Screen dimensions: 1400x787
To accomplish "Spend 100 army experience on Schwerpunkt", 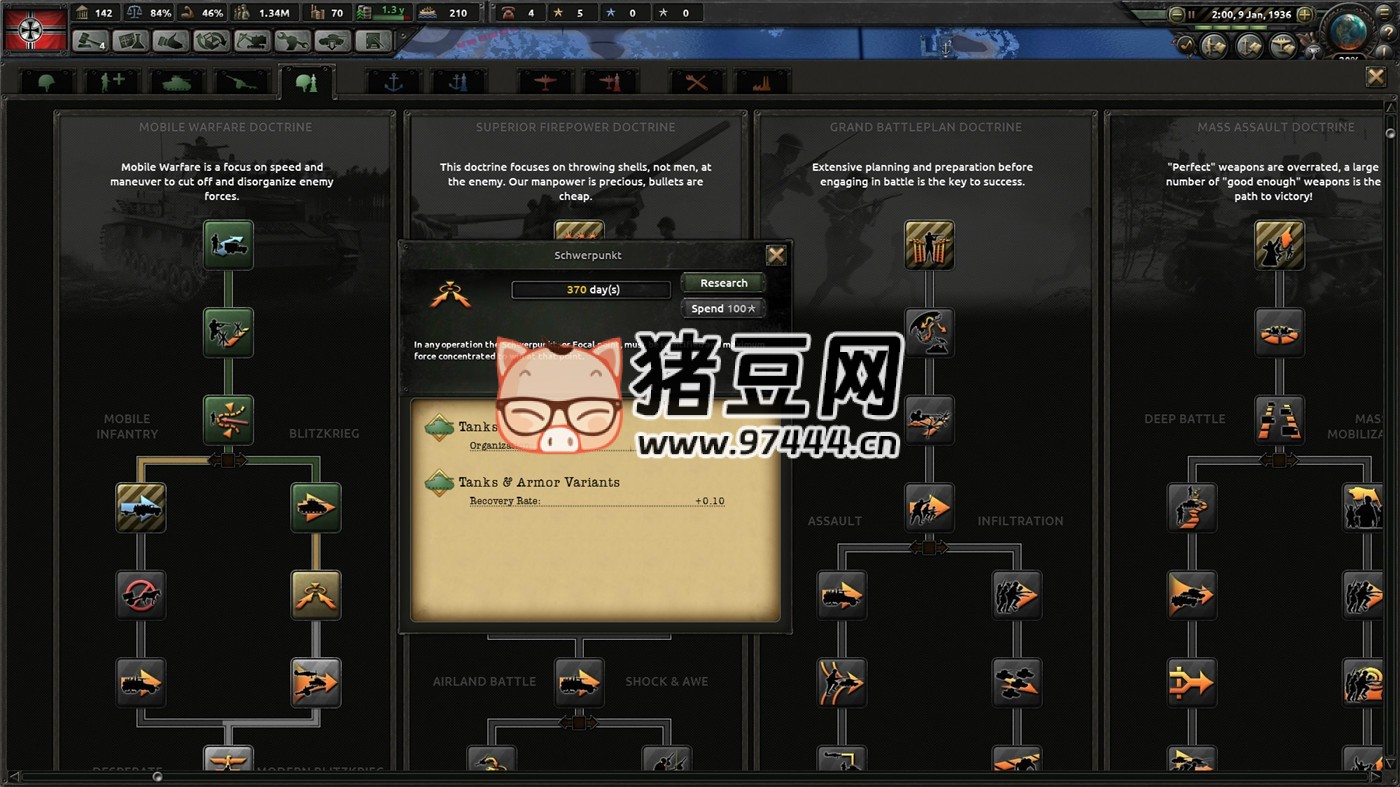I will pos(722,308).
